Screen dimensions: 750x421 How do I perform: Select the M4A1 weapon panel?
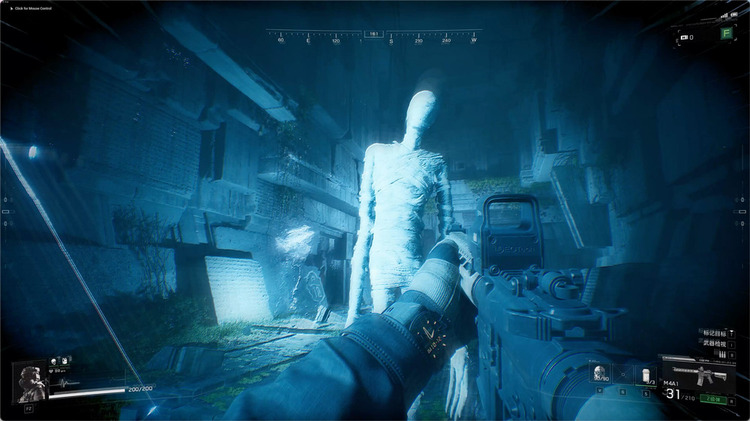(700, 376)
